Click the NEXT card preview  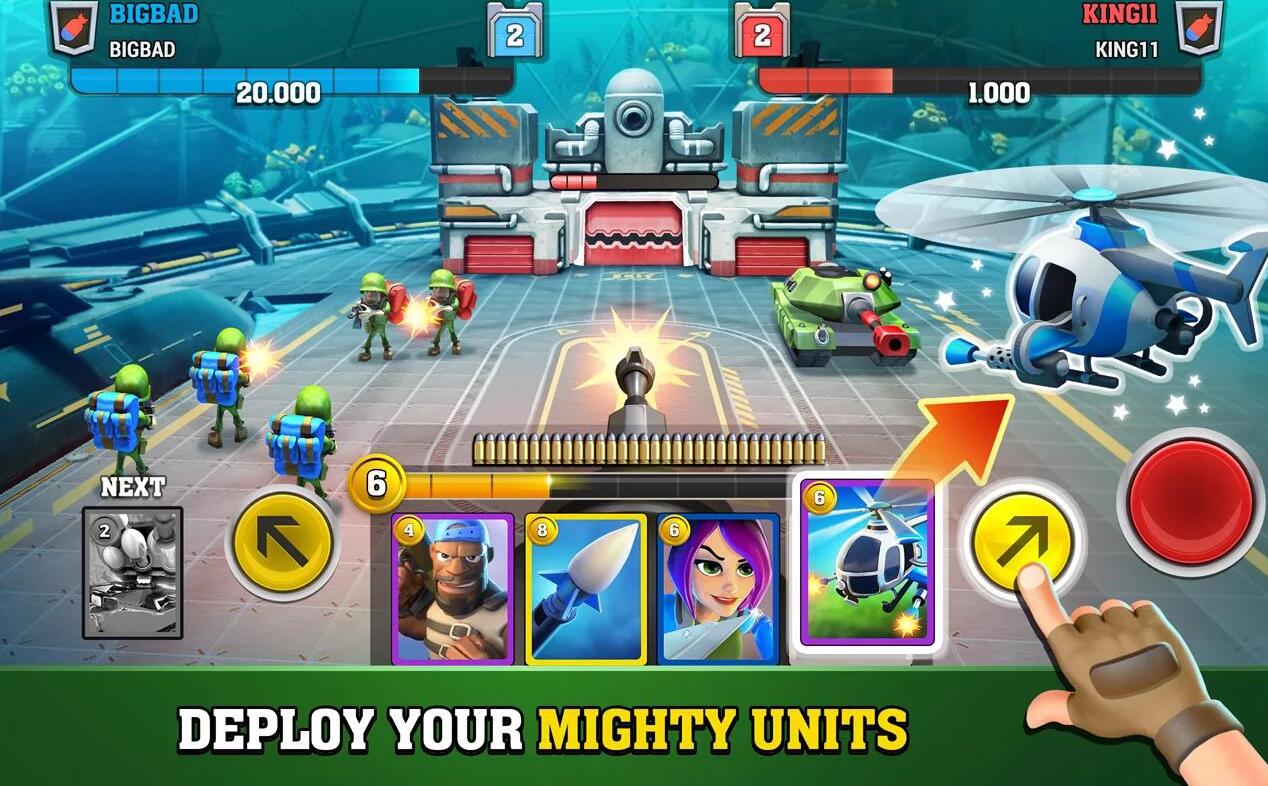pos(132,572)
